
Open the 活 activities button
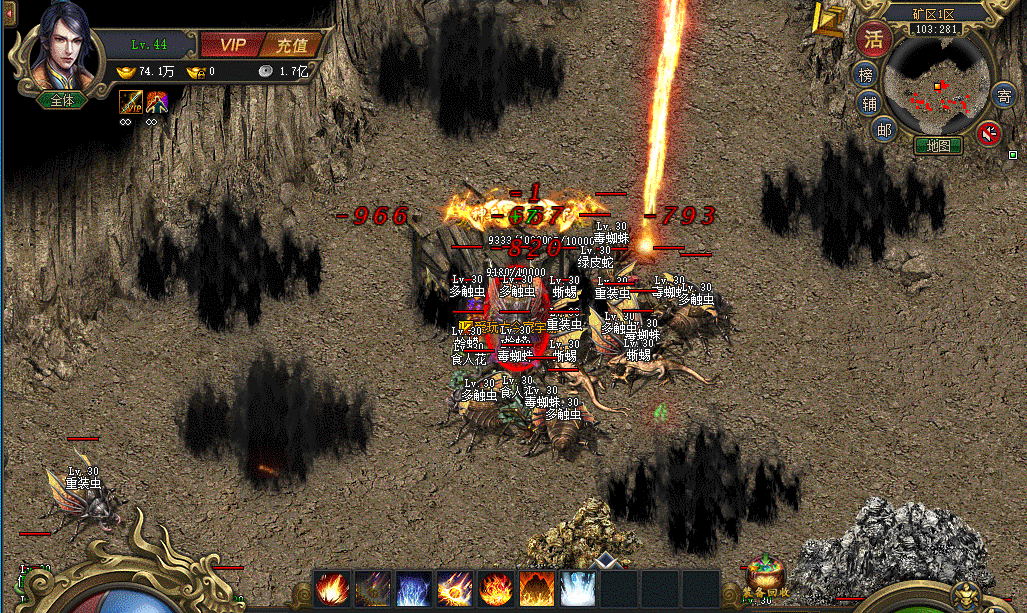click(x=874, y=40)
